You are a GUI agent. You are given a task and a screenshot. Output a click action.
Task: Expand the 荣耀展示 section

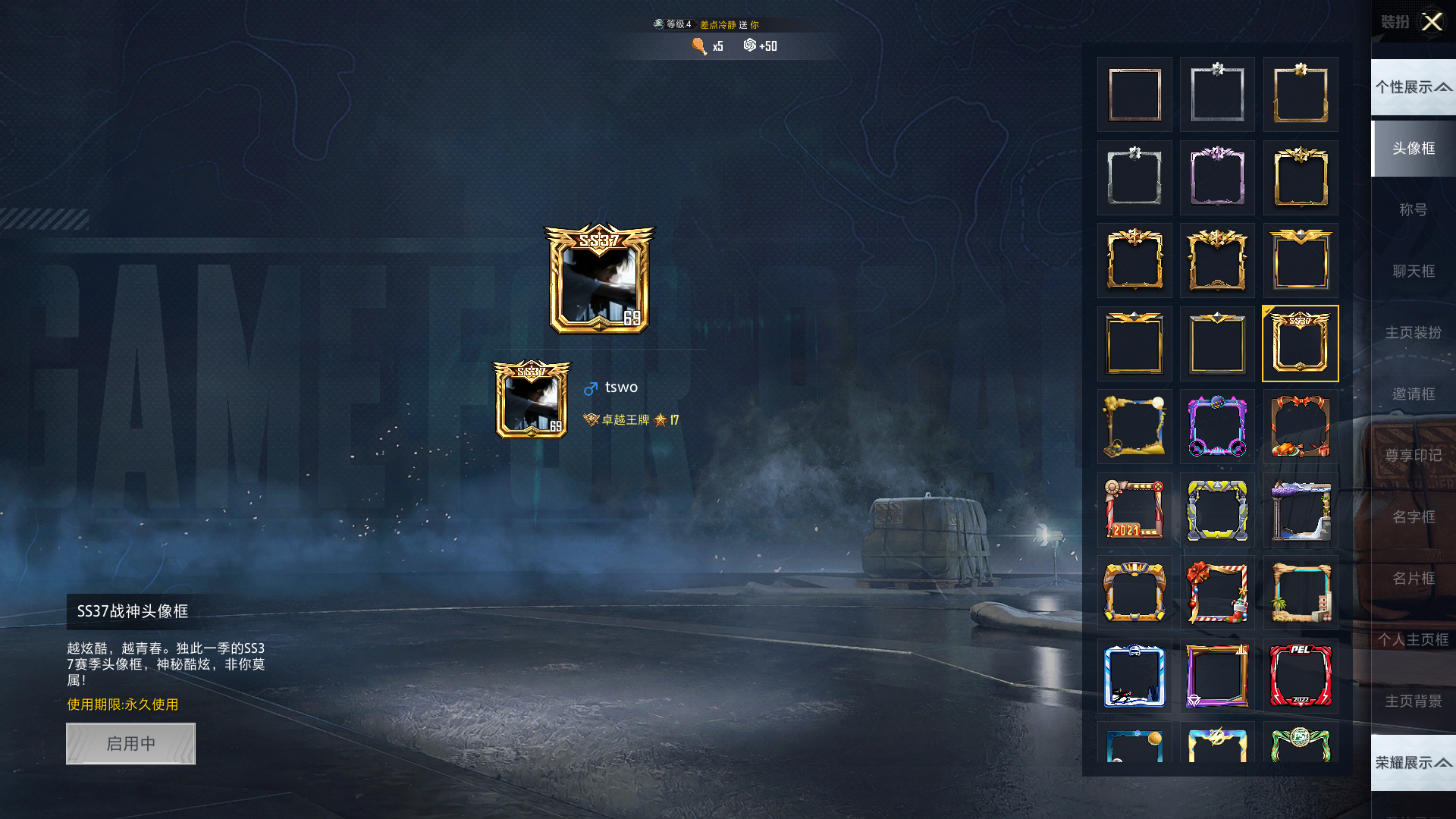1414,762
